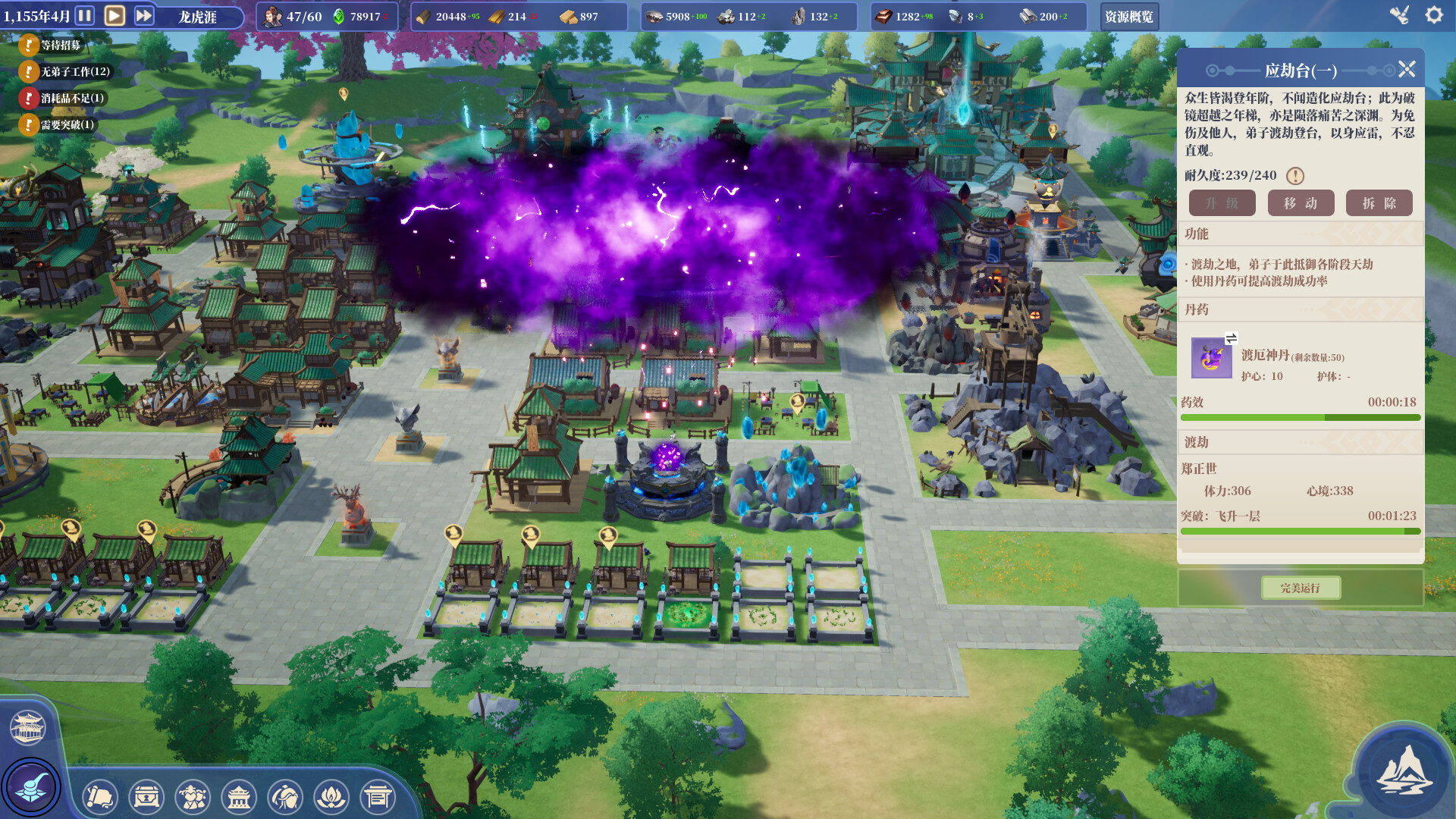The width and height of the screenshot is (1456, 819).
Task: Open the gear settings icon
Action: 1433,15
